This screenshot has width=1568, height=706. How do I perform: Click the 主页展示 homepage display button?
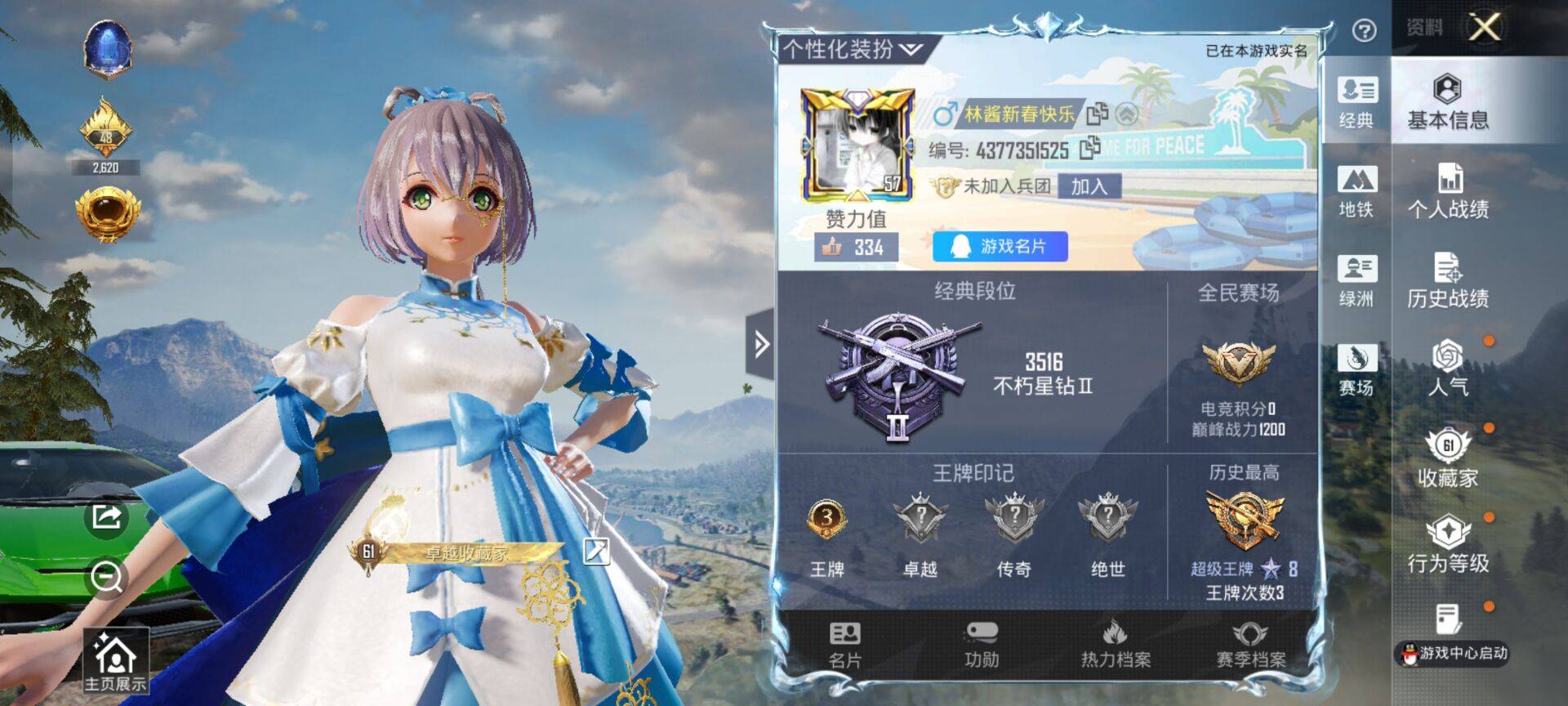[115, 661]
